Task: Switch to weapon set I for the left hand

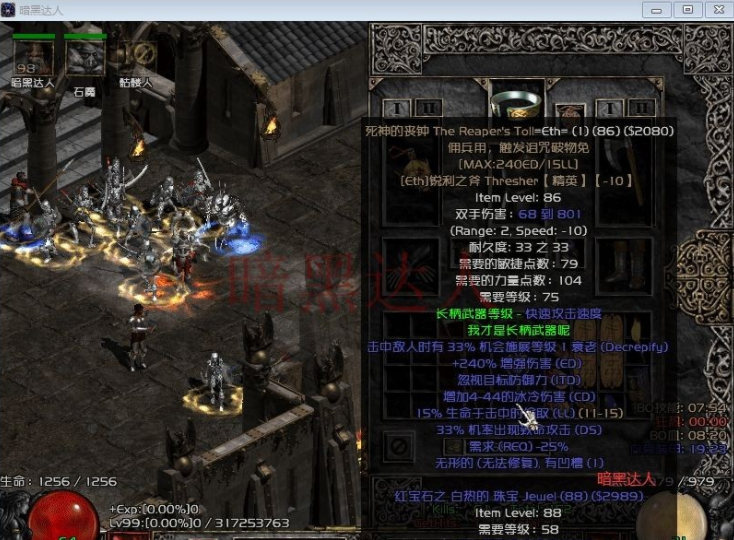Action: coord(398,108)
